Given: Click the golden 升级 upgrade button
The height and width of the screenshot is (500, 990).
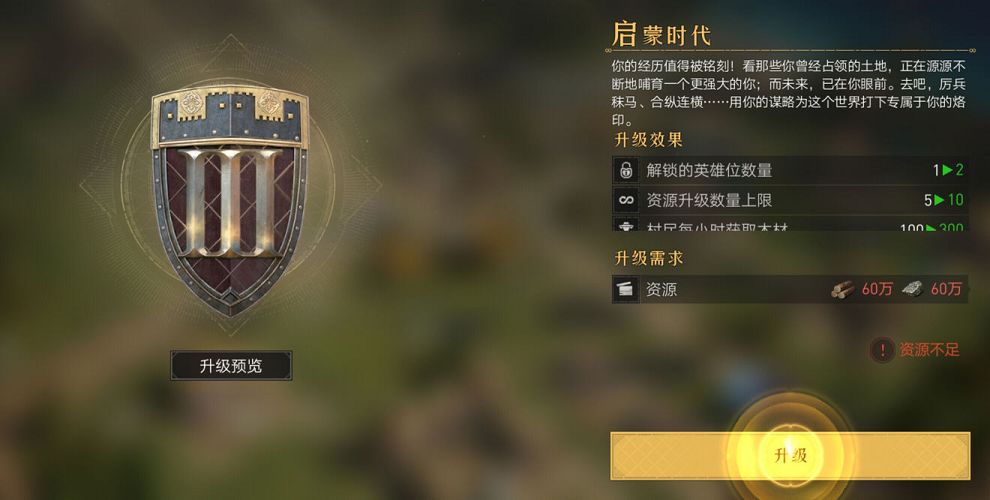Looking at the screenshot, I should coord(790,456).
